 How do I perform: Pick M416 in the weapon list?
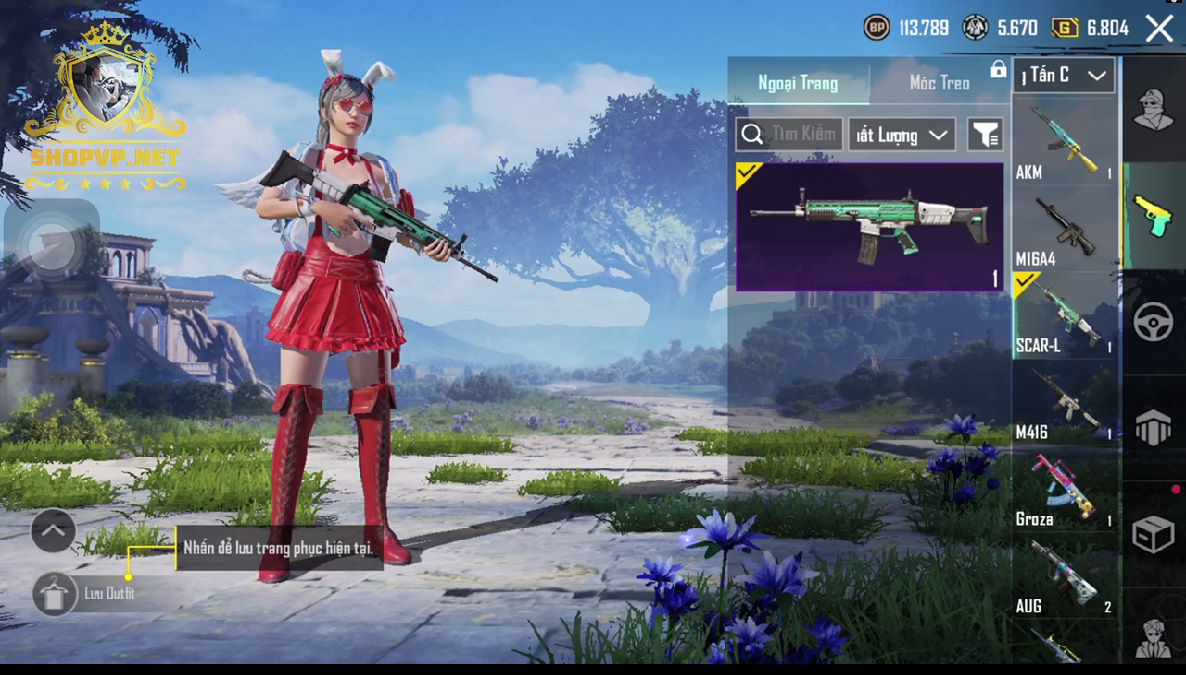coord(1065,402)
